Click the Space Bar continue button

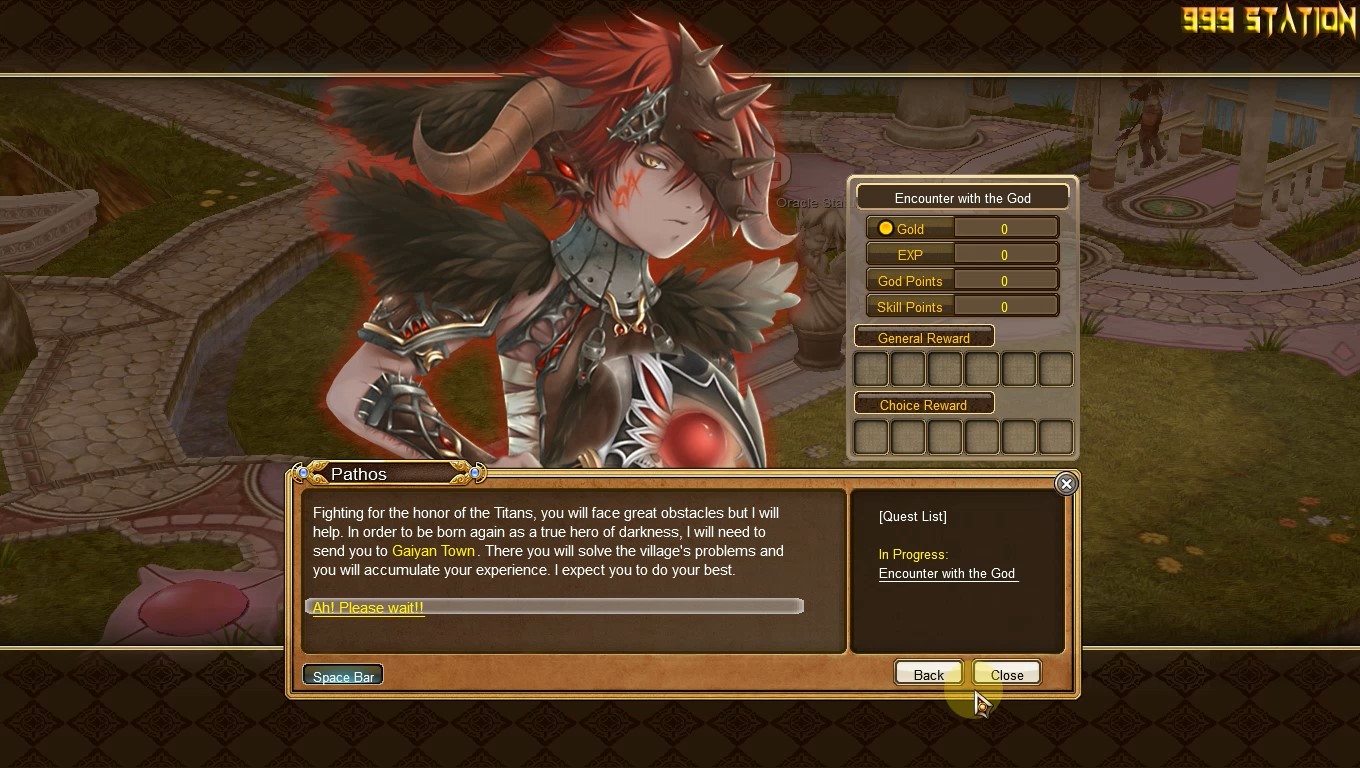(x=343, y=677)
